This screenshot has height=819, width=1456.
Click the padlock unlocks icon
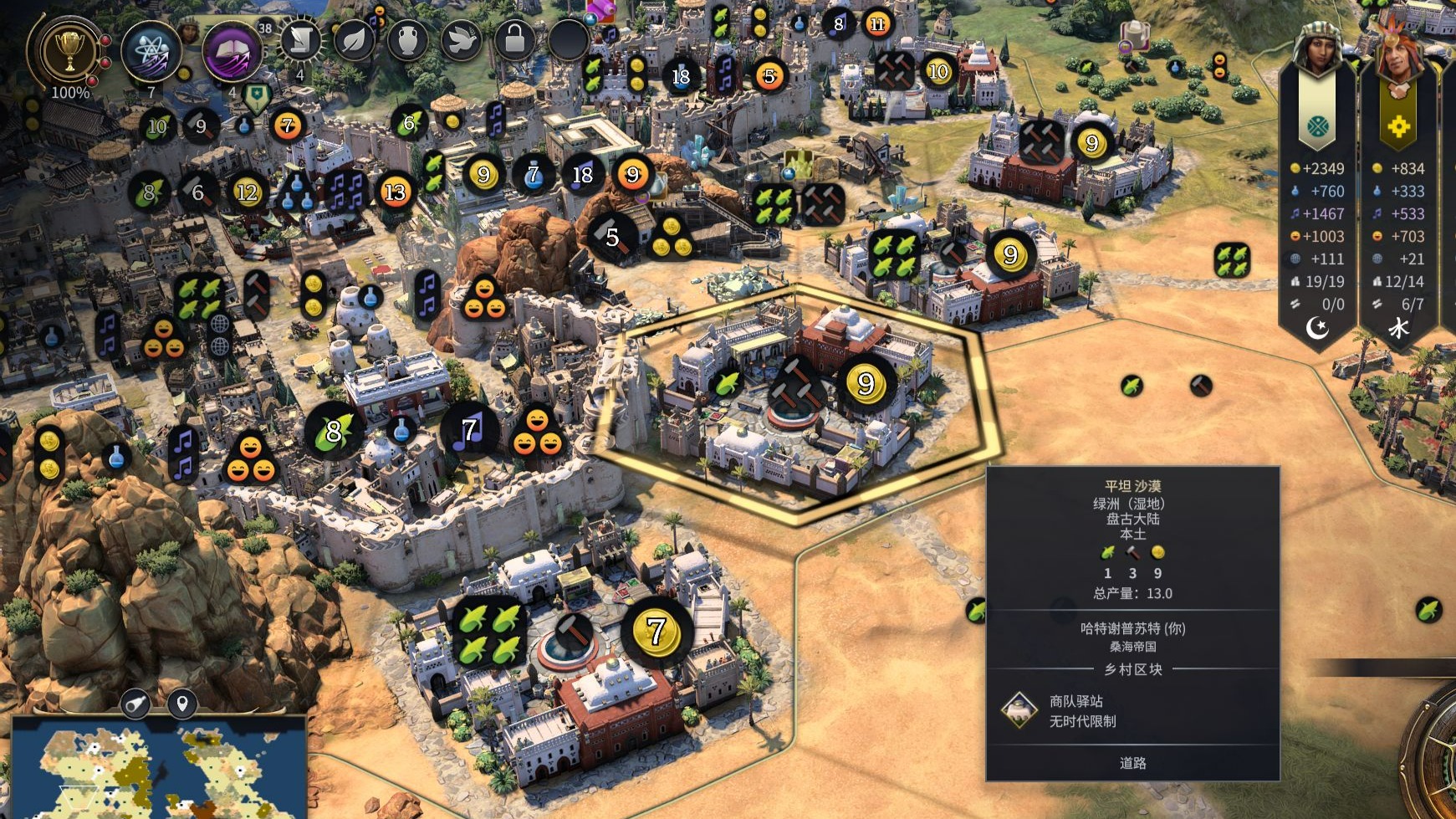pos(514,40)
